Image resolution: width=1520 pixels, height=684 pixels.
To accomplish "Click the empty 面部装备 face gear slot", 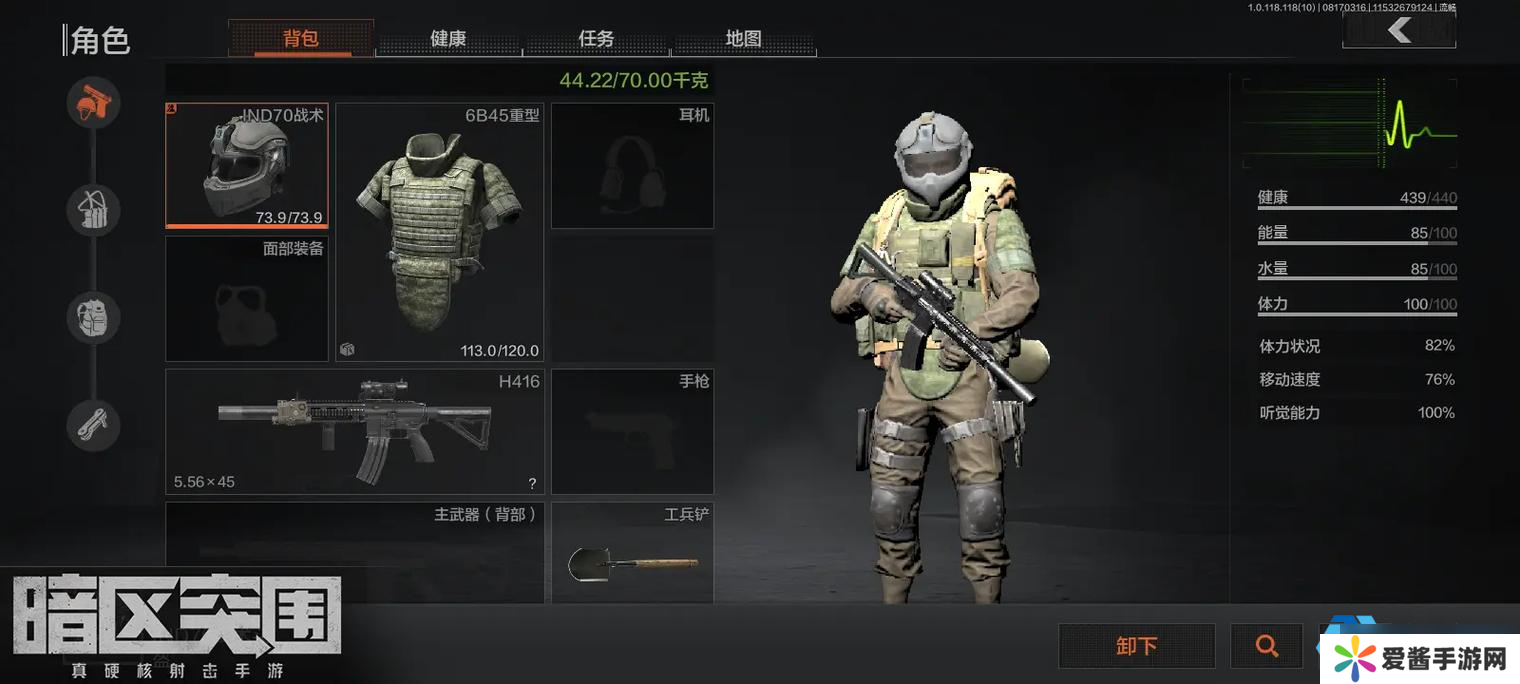I will (x=247, y=298).
